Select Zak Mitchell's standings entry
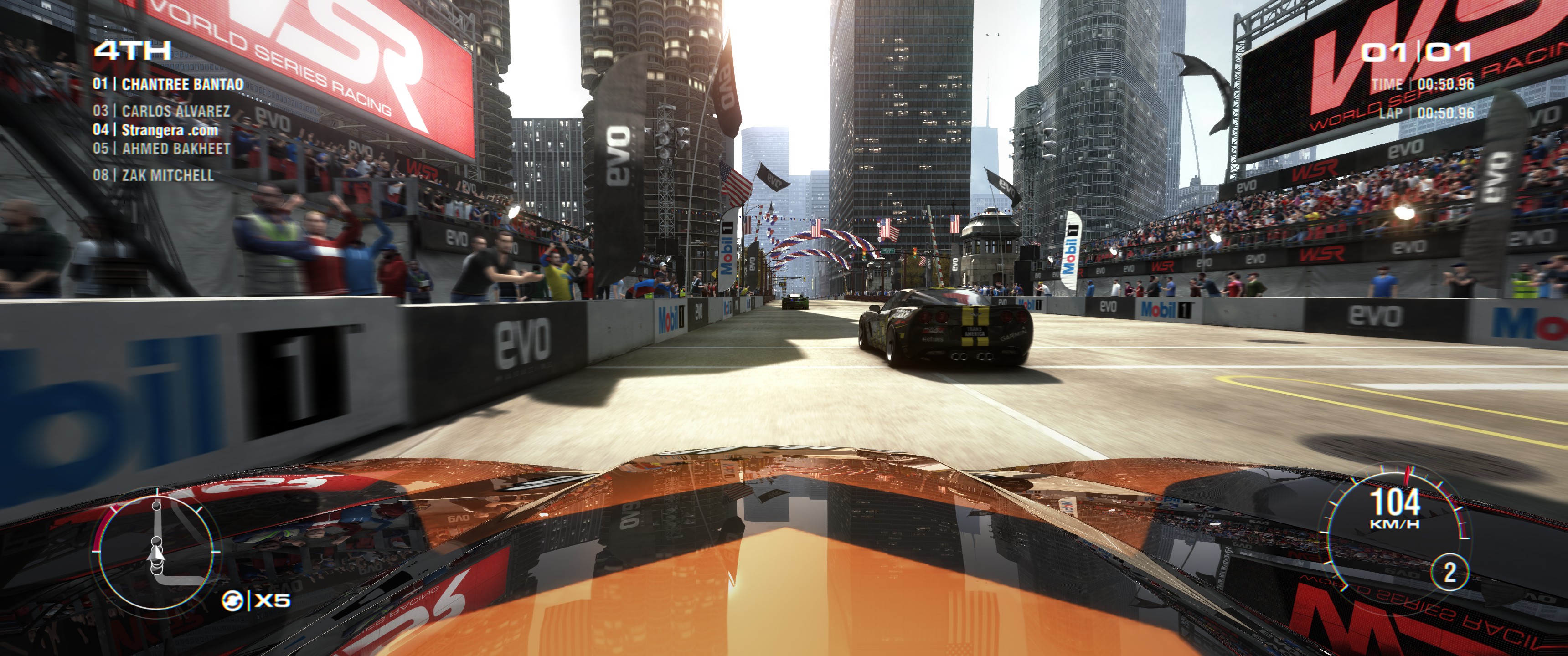The image size is (1568, 656). click(154, 175)
